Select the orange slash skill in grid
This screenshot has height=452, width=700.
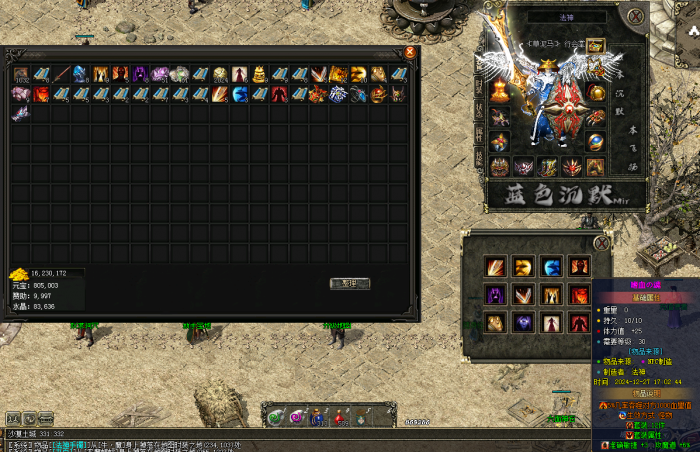click(495, 267)
